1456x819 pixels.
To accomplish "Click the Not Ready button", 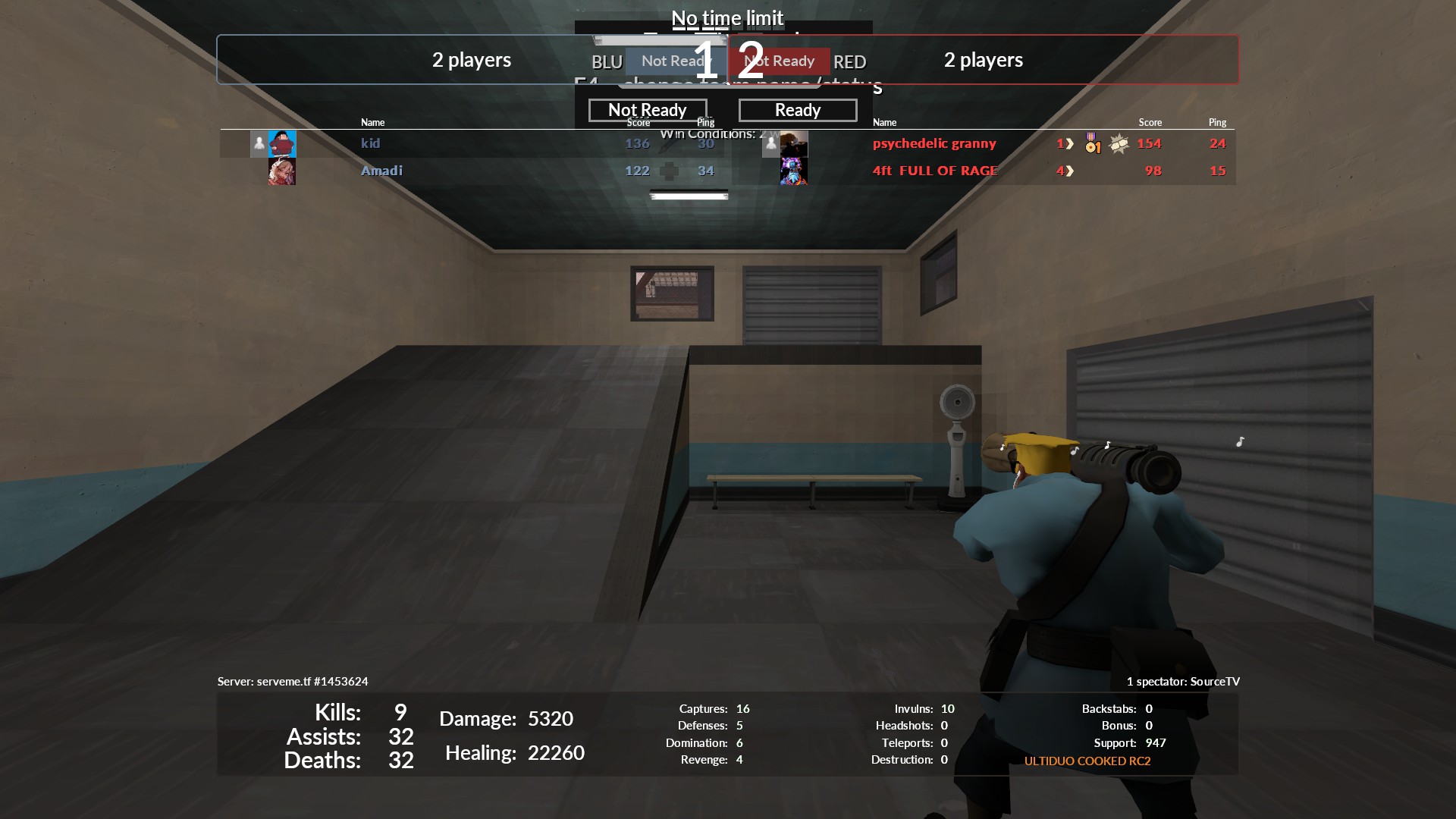I will (647, 110).
